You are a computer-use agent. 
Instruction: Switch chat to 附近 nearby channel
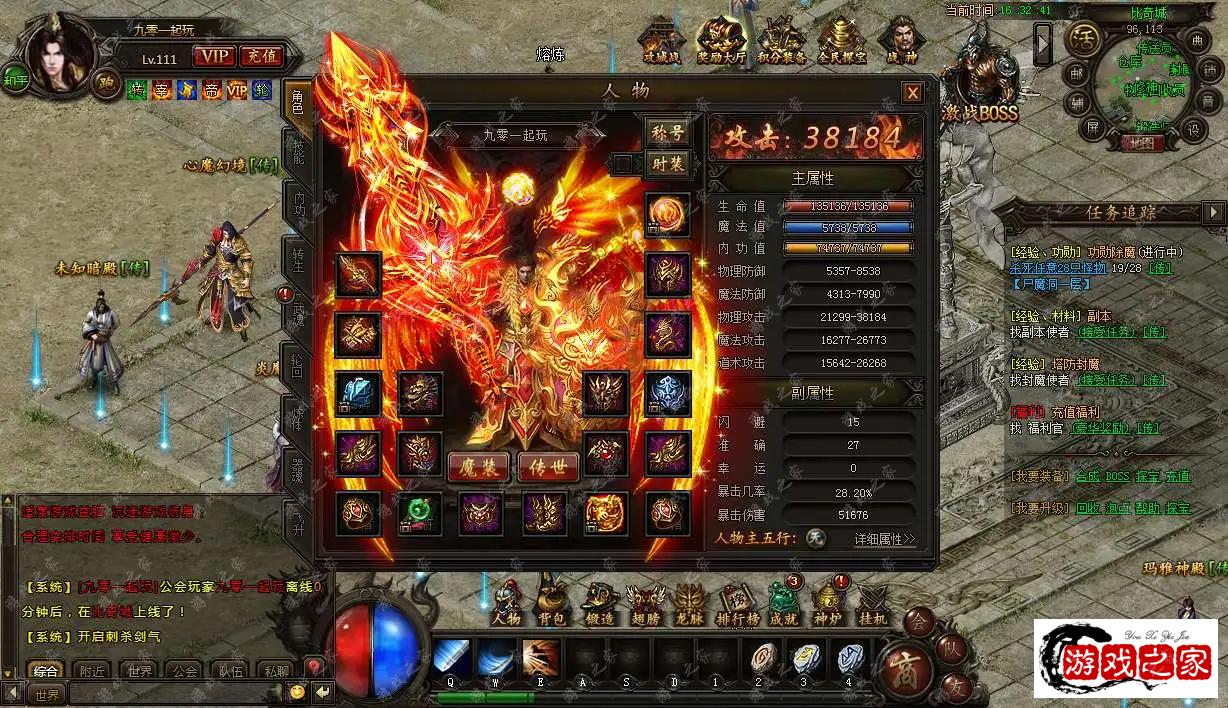coord(93,671)
